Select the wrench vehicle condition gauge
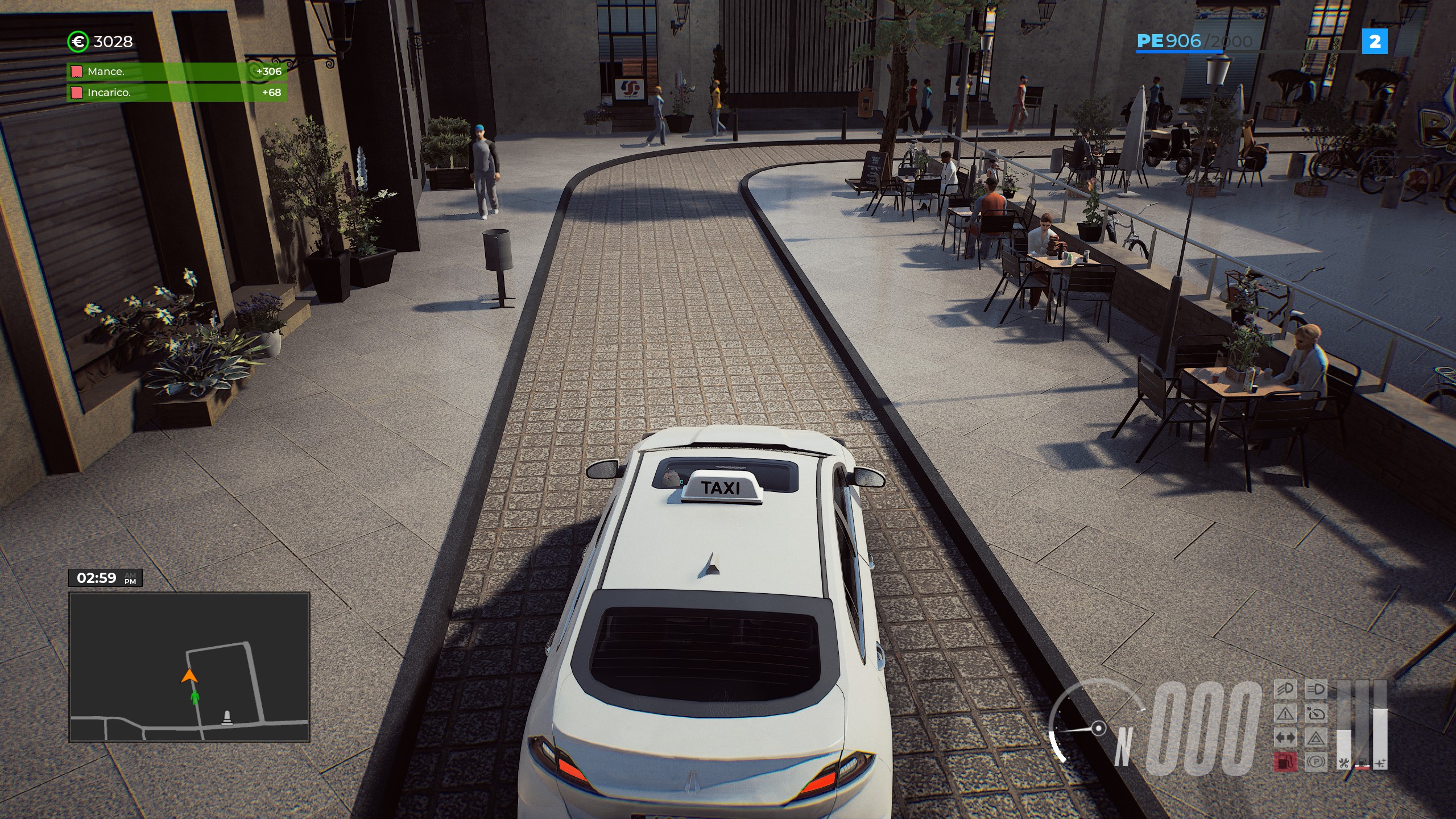This screenshot has height=819, width=1456. click(x=1343, y=739)
